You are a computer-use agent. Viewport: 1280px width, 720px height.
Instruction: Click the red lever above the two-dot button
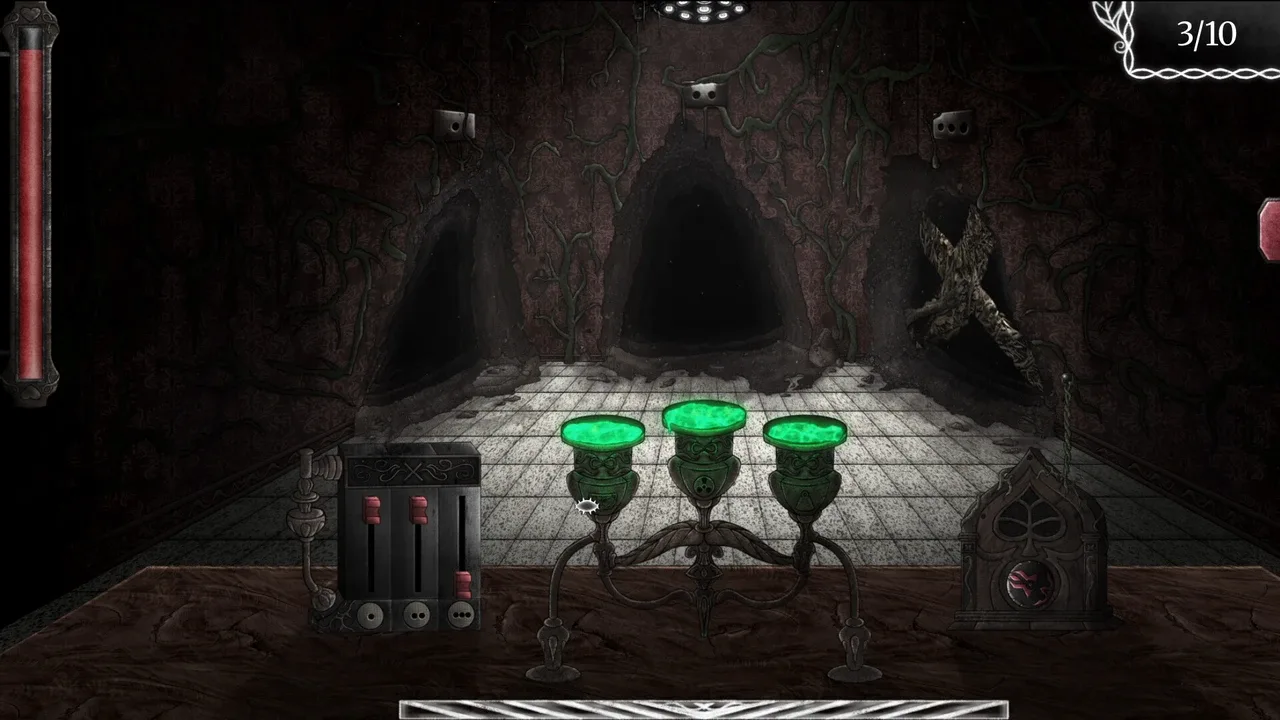[418, 510]
